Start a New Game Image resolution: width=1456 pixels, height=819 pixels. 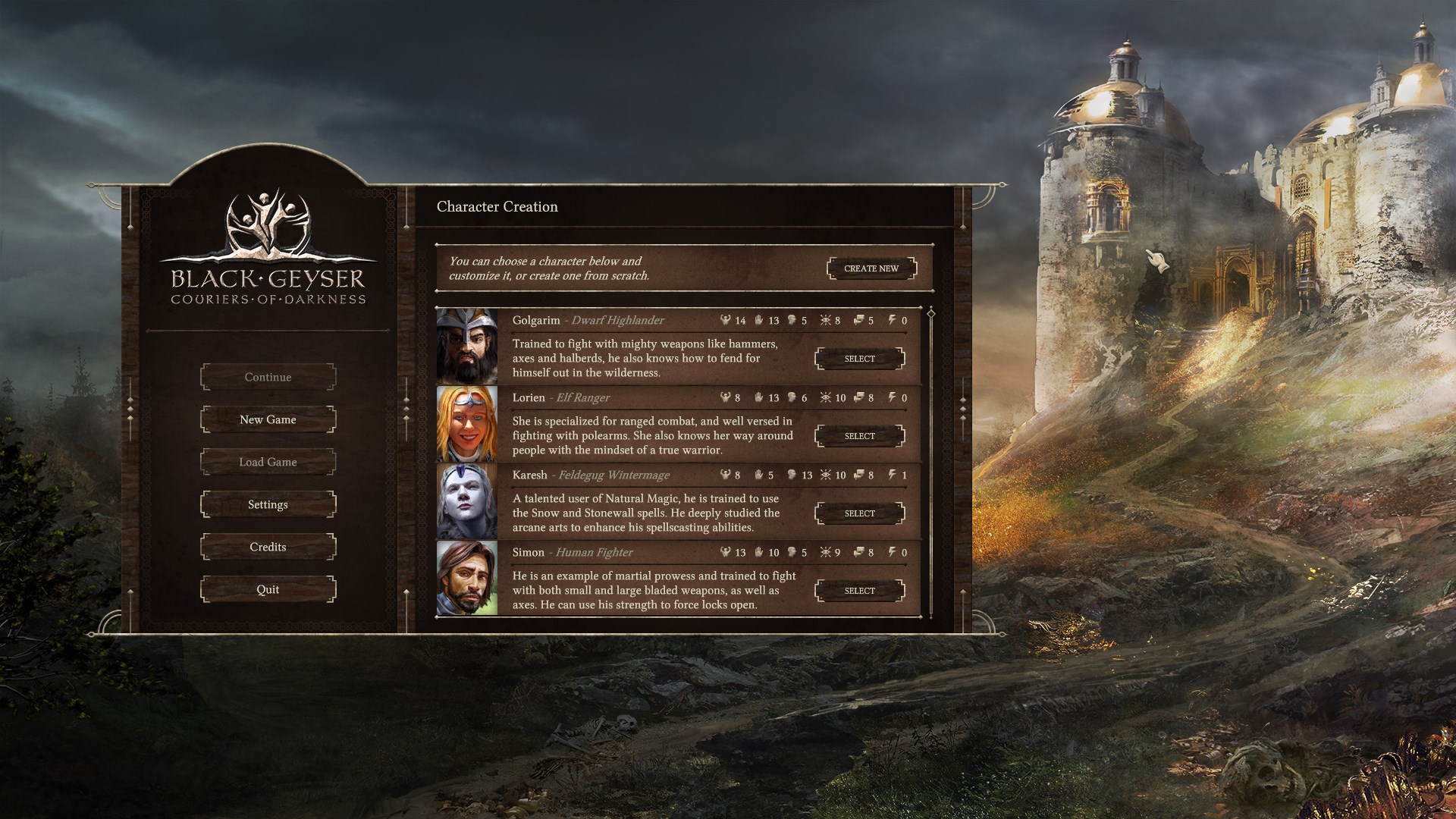268,419
